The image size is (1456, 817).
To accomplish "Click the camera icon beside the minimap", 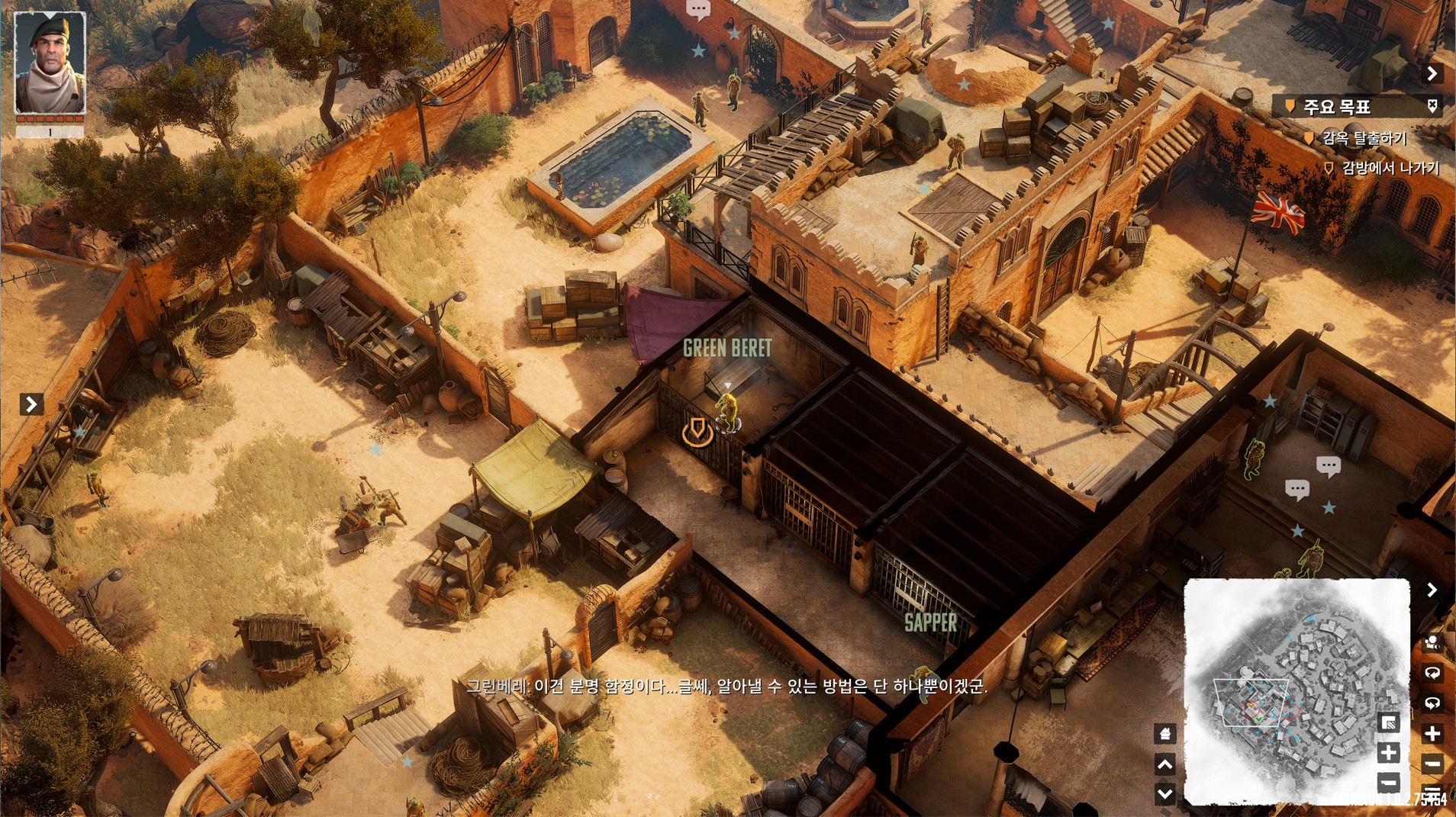I will 1432,642.
